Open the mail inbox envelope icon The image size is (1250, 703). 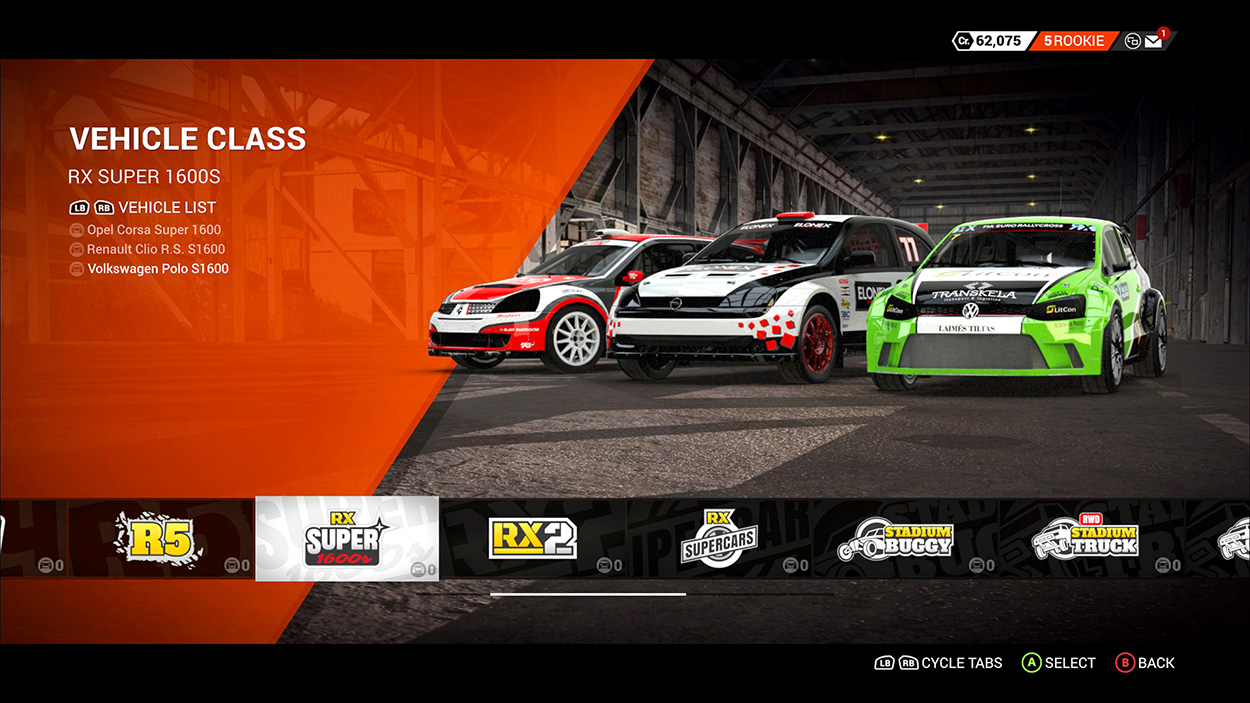[x=1153, y=42]
